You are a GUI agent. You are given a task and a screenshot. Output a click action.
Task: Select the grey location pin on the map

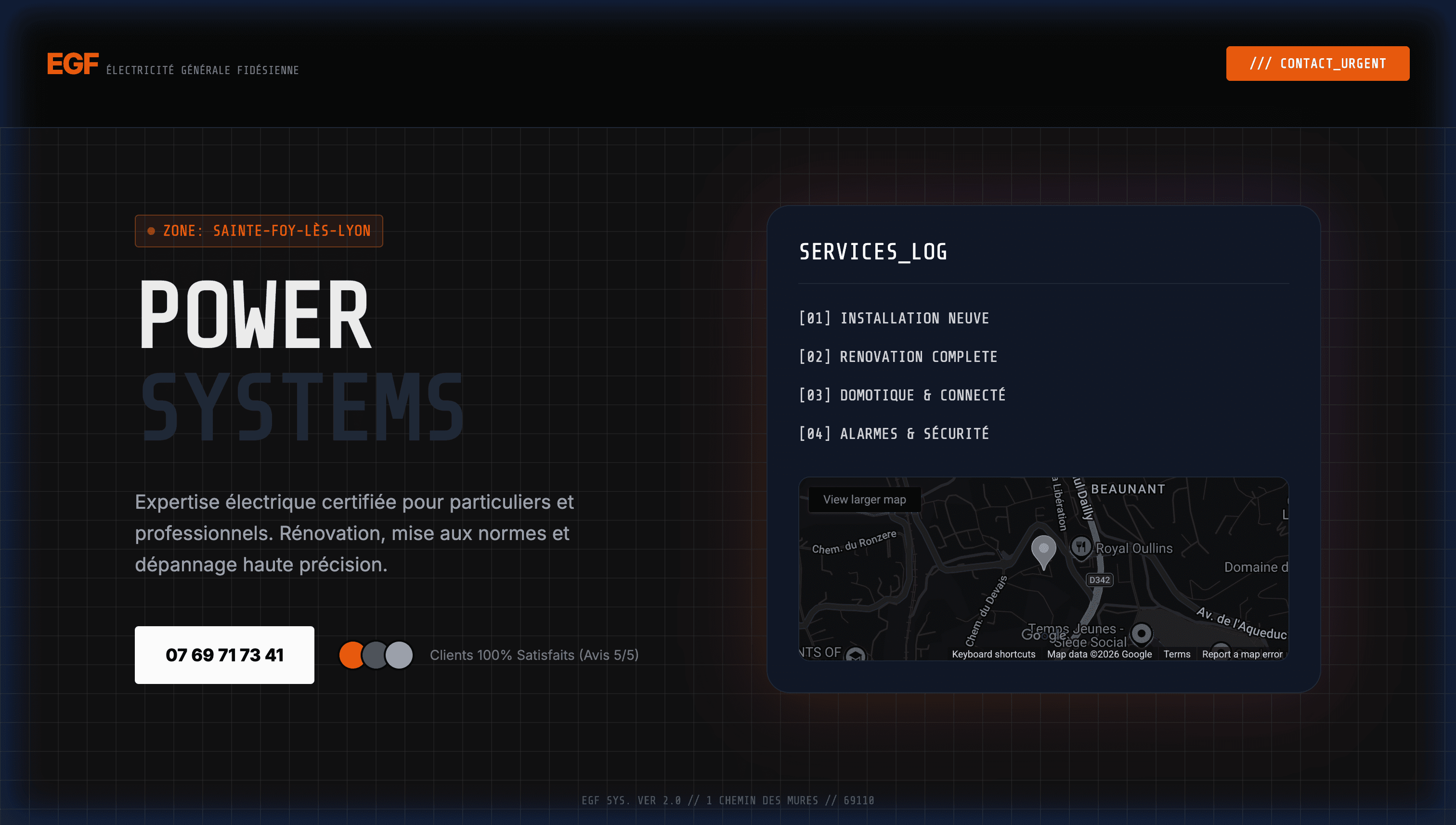[1043, 550]
